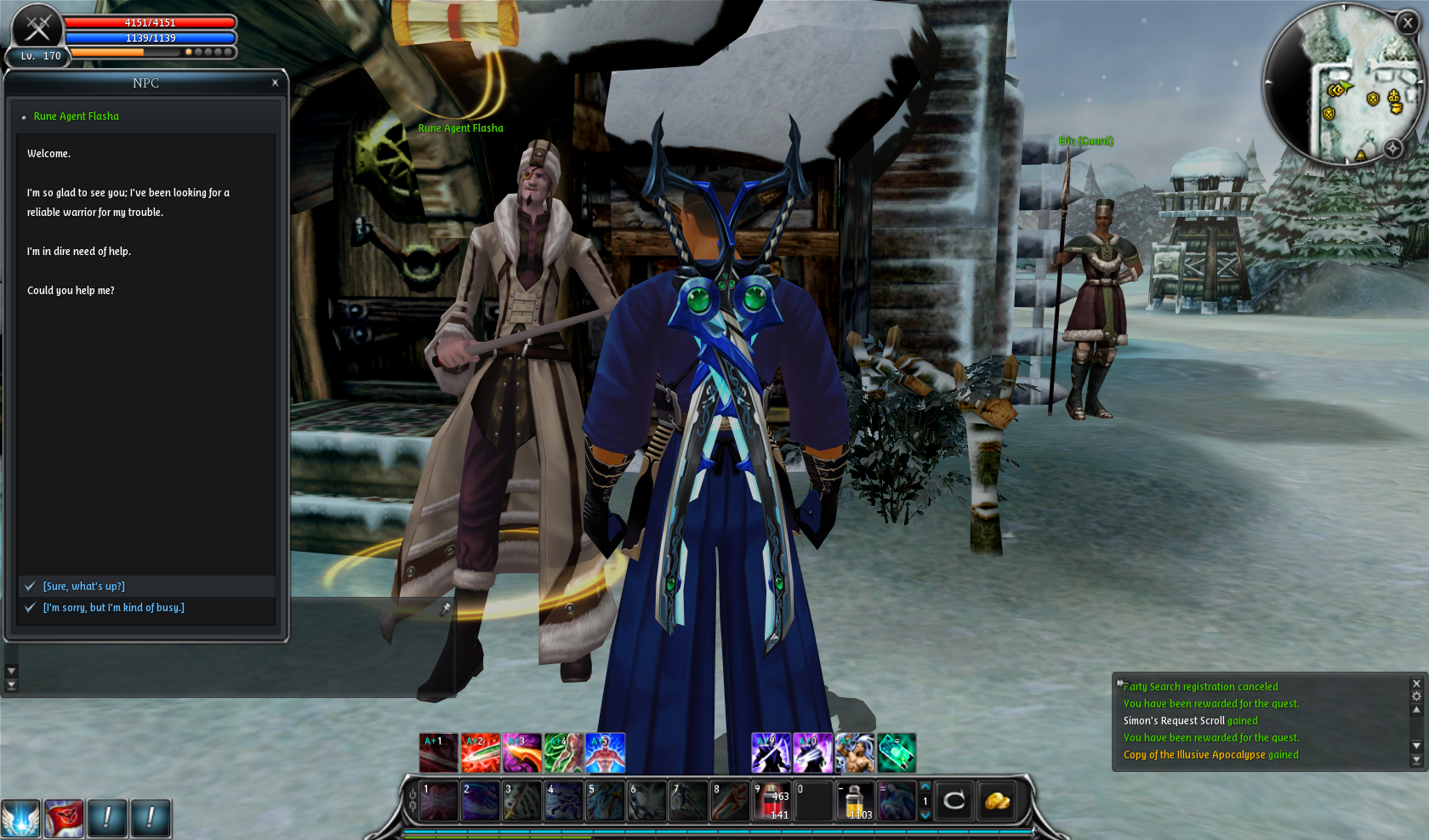Switch hotbar page with the up arrow
Image resolution: width=1429 pixels, height=840 pixels.
[925, 786]
